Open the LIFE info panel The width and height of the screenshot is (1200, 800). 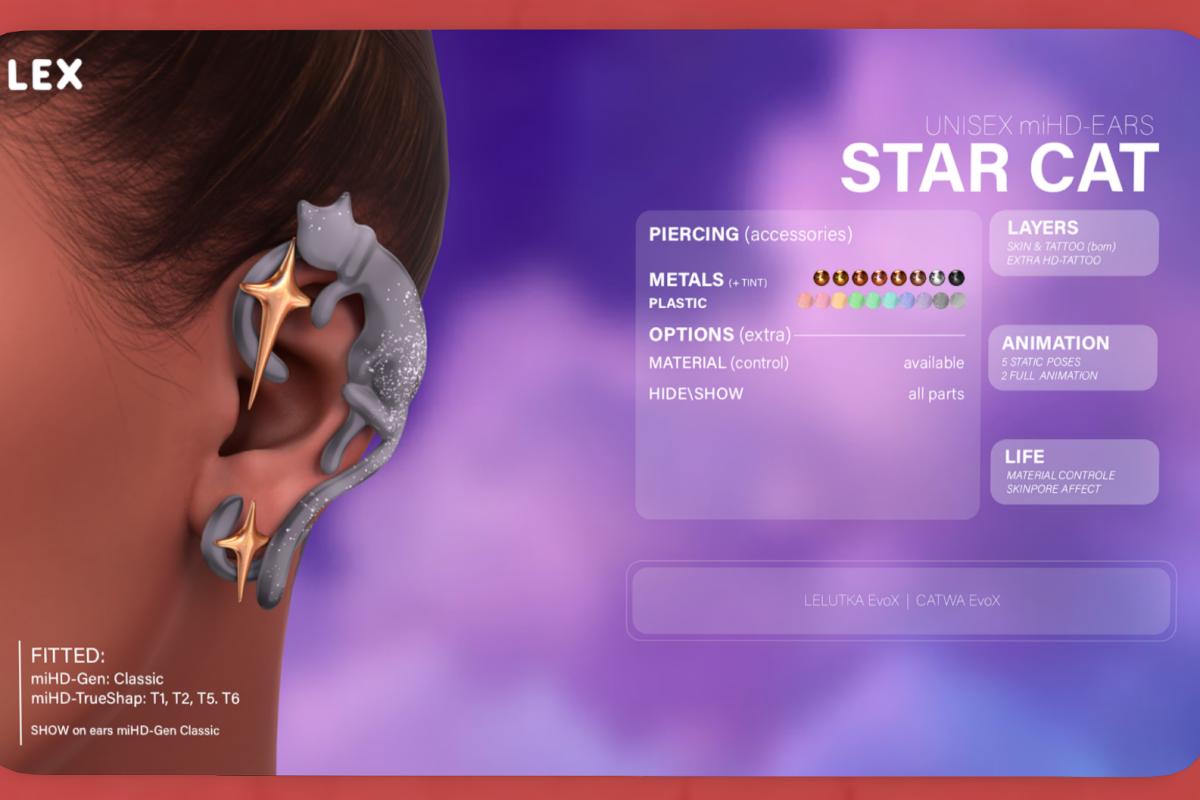pos(1073,471)
